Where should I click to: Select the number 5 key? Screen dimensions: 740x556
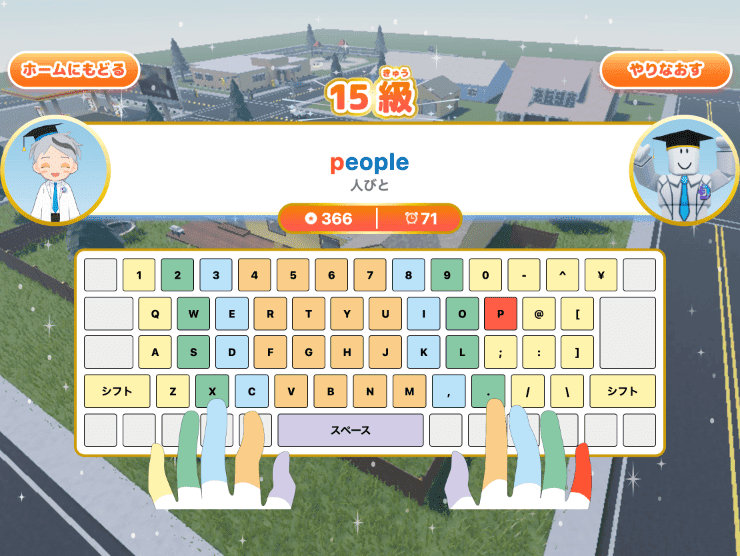pyautogui.click(x=293, y=274)
